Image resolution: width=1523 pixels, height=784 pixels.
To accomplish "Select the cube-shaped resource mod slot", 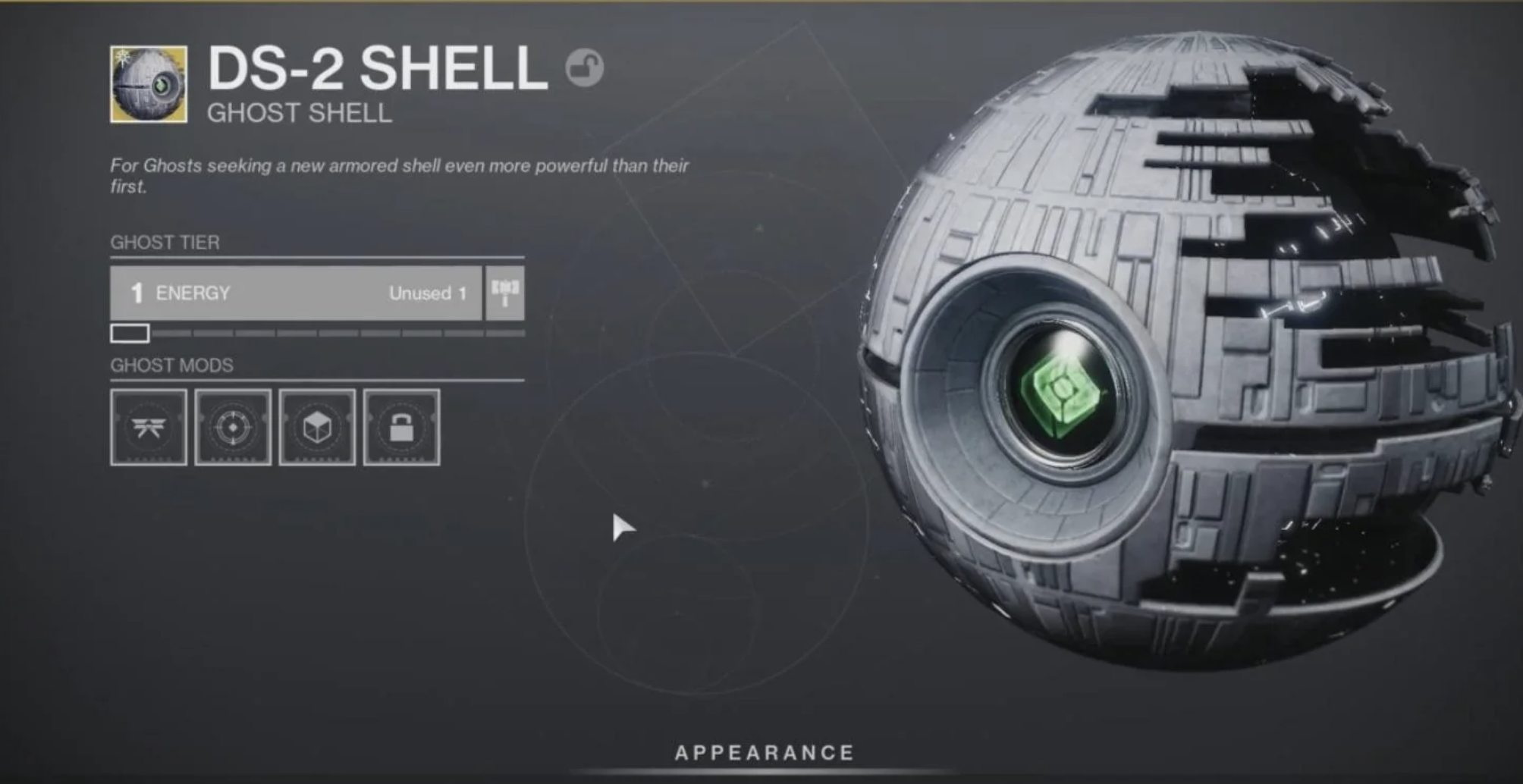I will [319, 427].
